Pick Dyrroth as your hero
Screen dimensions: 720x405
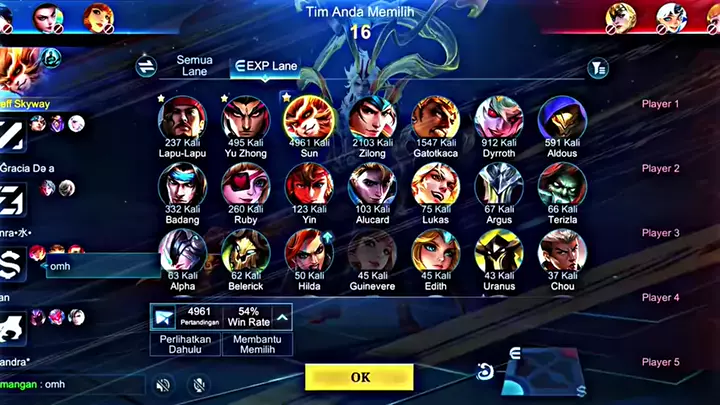tap(498, 118)
